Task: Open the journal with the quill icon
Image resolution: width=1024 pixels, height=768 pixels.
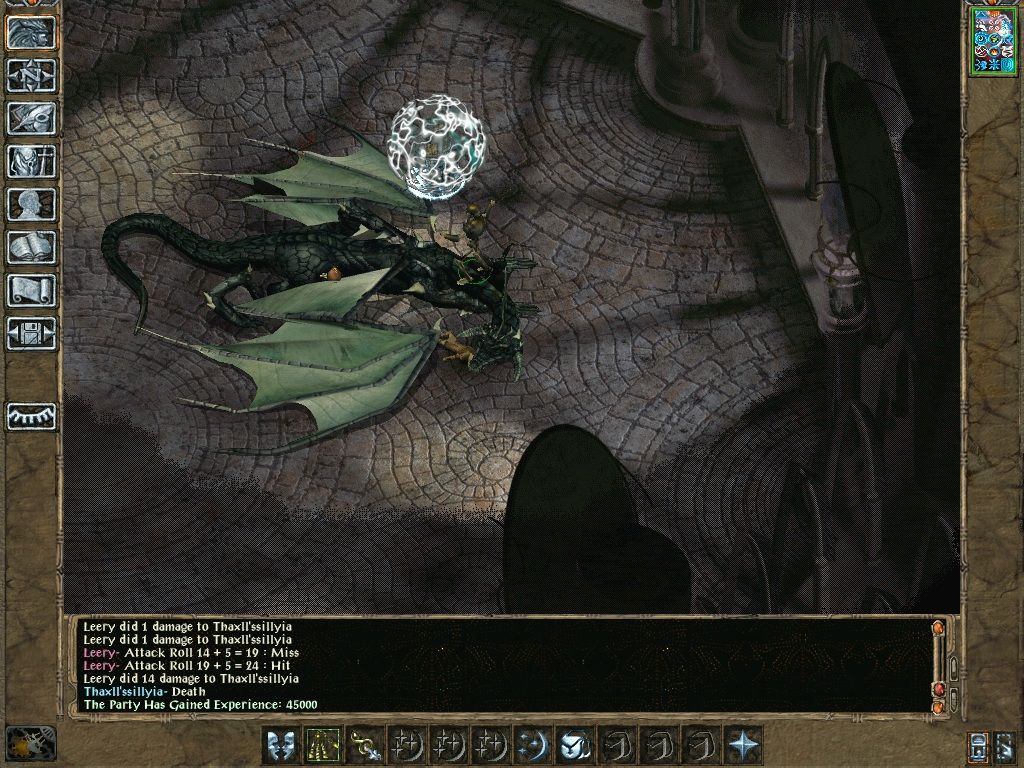Action: pyautogui.click(x=31, y=118)
